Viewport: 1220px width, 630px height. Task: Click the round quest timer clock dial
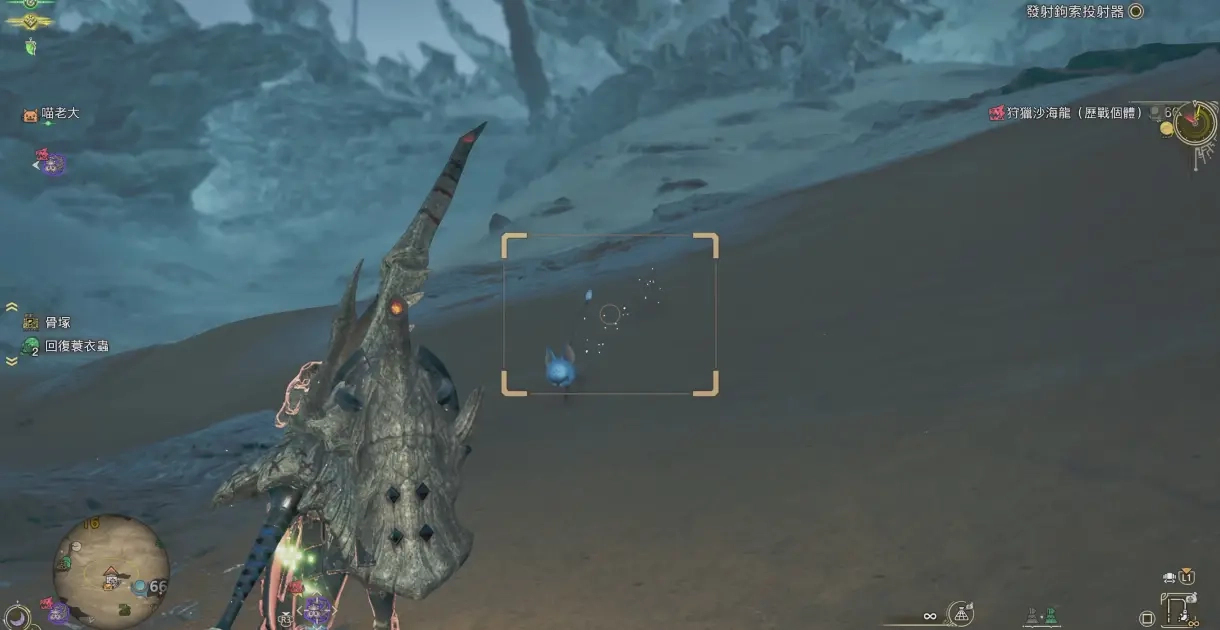(1194, 124)
